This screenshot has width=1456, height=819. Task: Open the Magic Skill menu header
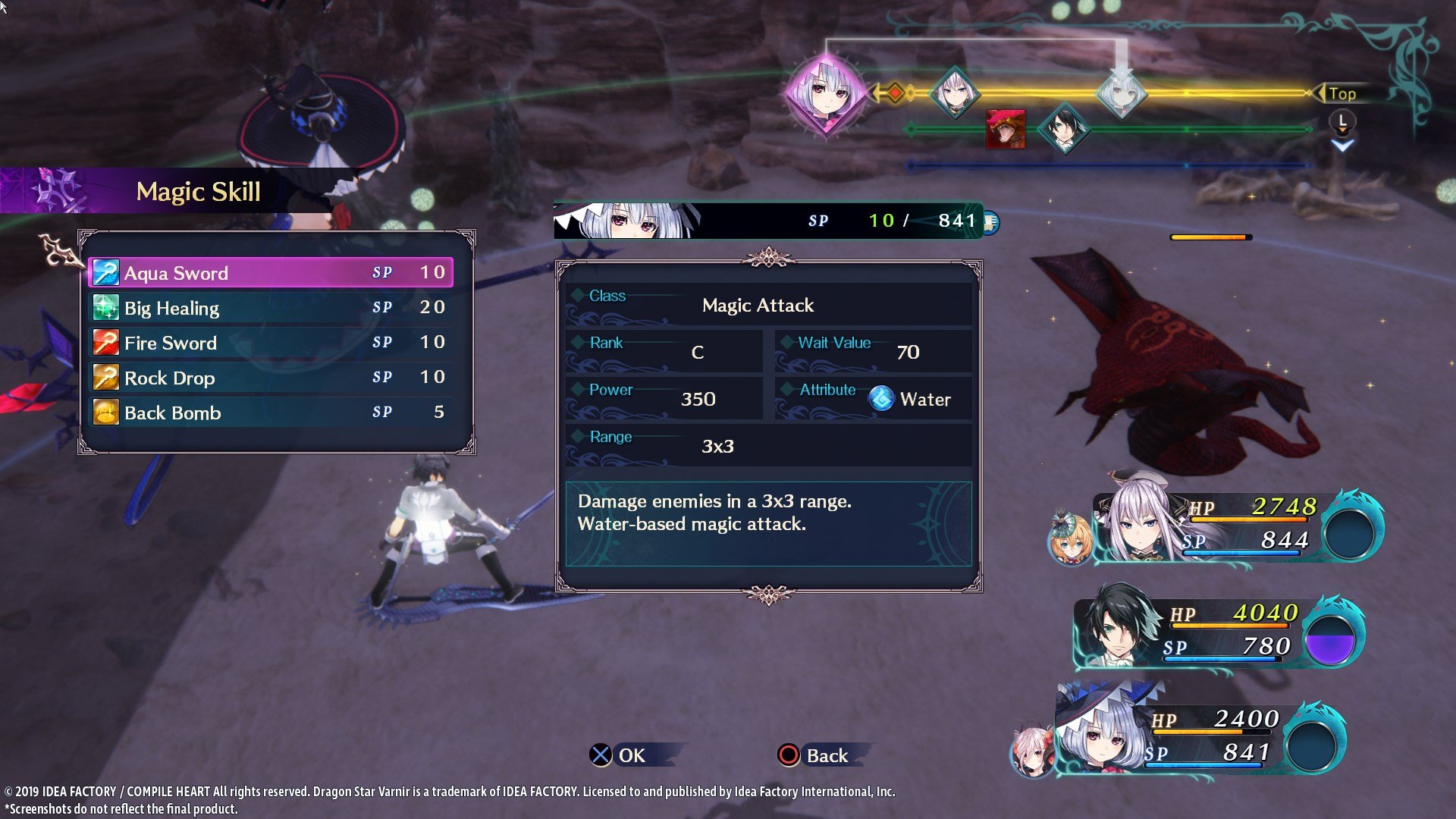[x=199, y=191]
